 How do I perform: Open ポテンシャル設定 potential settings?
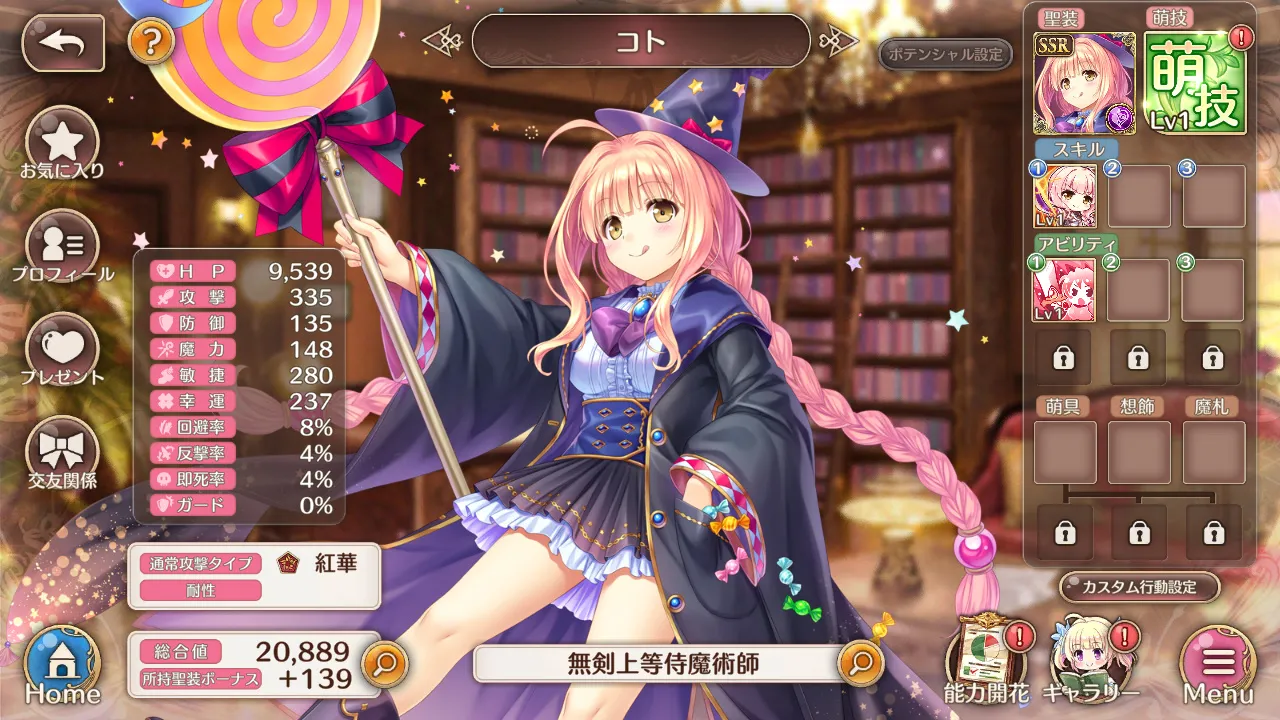(945, 54)
